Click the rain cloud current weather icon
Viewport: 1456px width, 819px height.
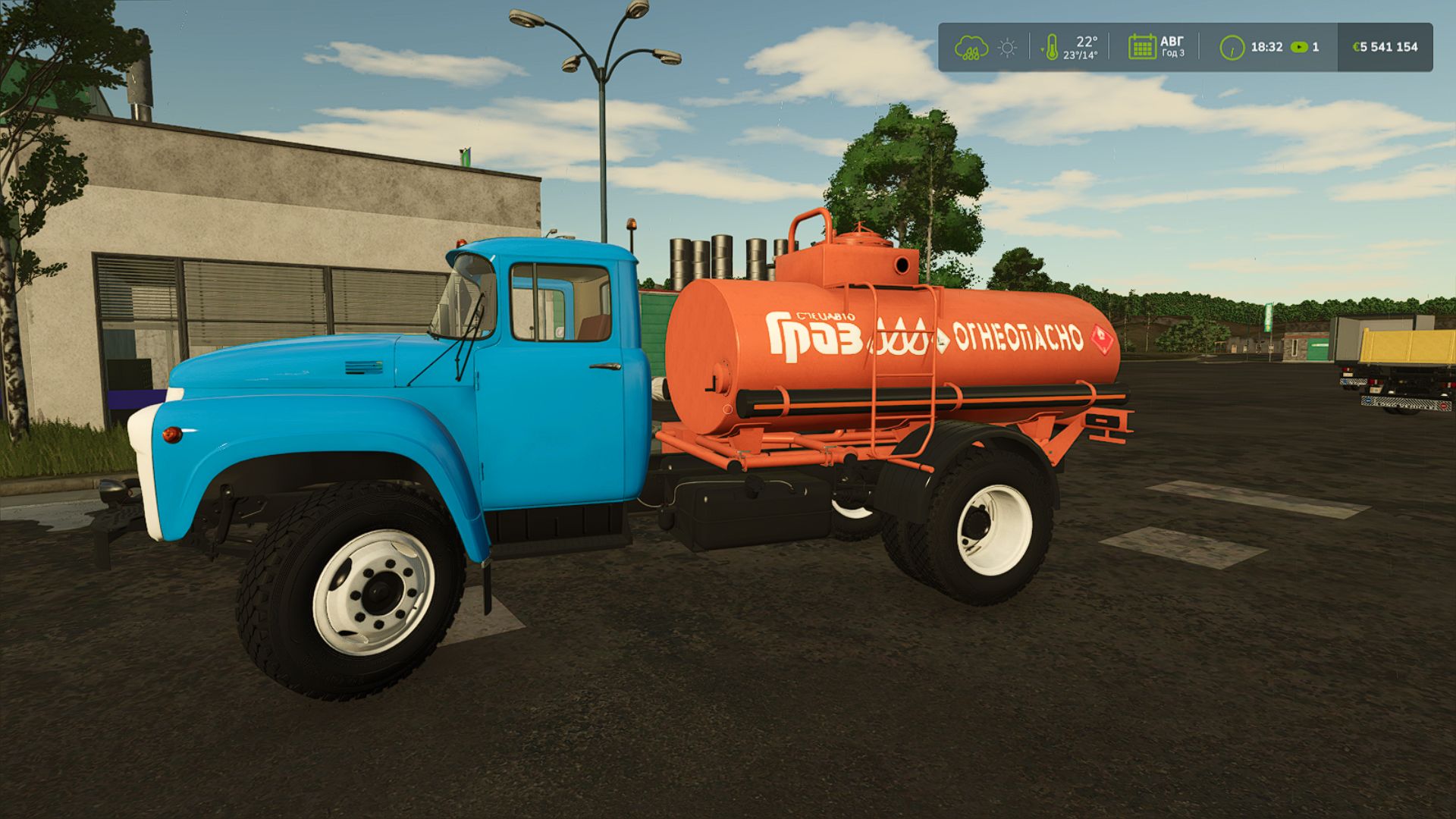(972, 47)
